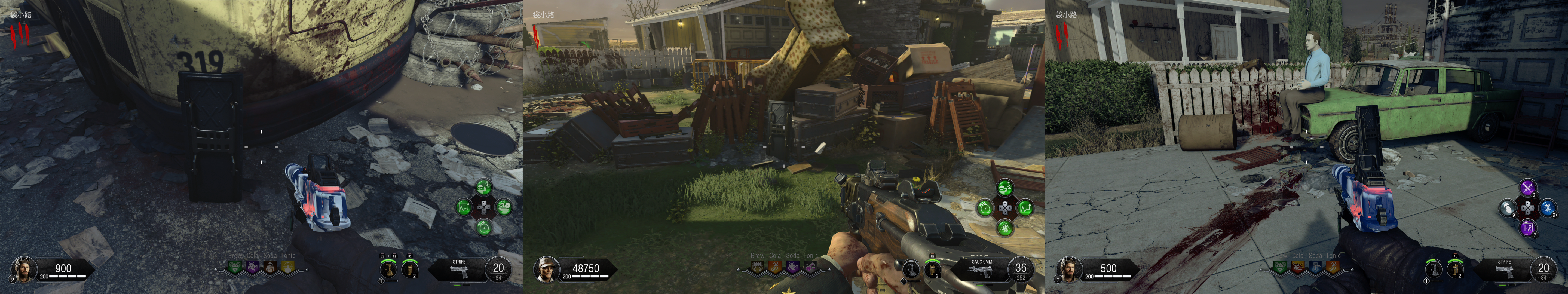Select the blue Soda perk icon
This screenshot has width=1568, height=294.
coord(1315,267)
